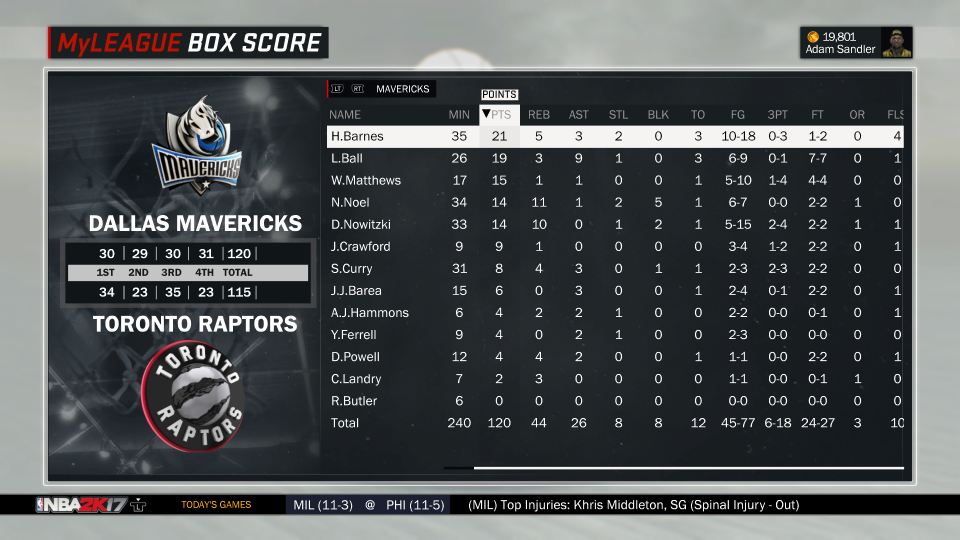Highlight Y.Ferrell row
The height and width of the screenshot is (540, 960).
pyautogui.click(x=354, y=334)
